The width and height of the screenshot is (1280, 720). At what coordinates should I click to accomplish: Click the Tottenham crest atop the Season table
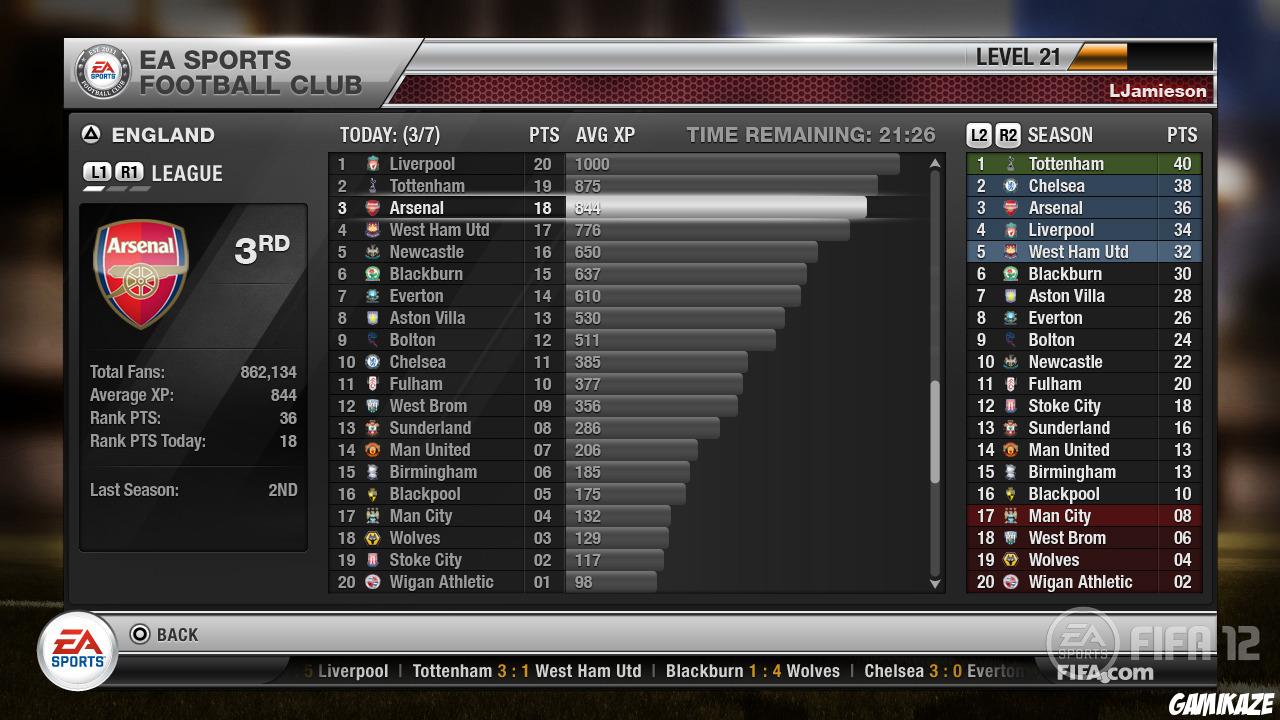point(1010,163)
